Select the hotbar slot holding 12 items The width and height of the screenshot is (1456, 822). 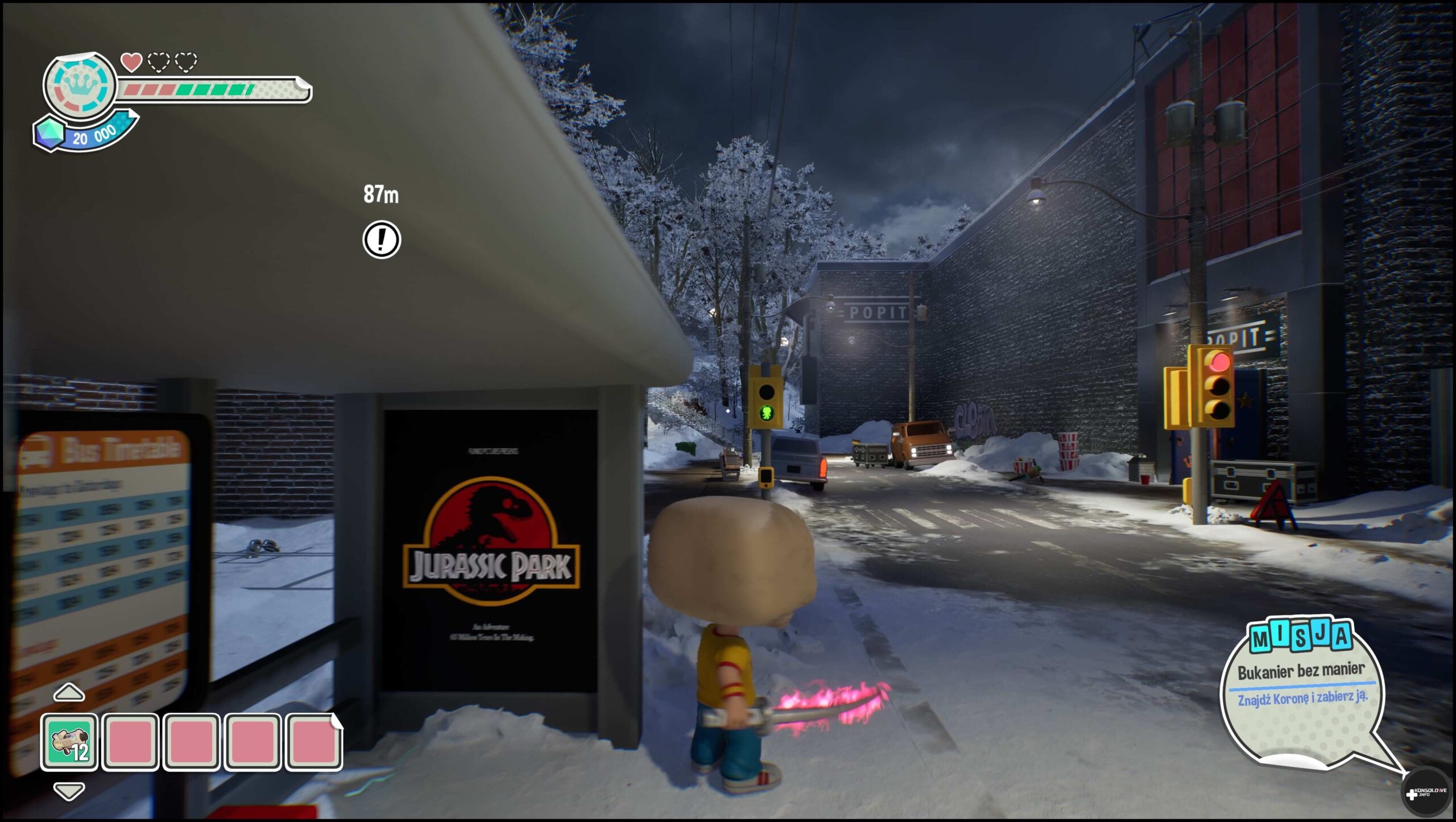[x=69, y=742]
